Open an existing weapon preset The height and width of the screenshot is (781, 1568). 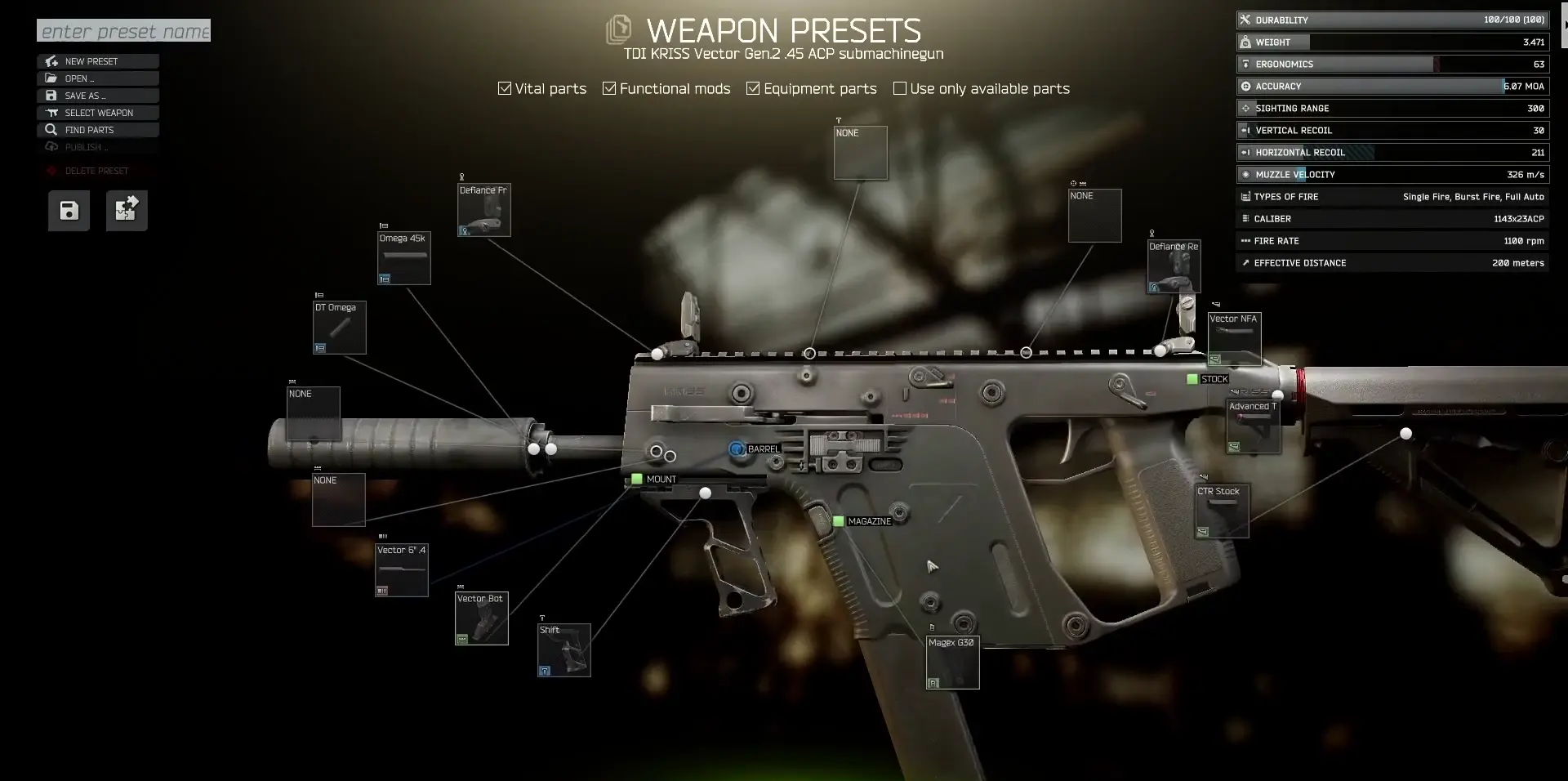pos(98,78)
